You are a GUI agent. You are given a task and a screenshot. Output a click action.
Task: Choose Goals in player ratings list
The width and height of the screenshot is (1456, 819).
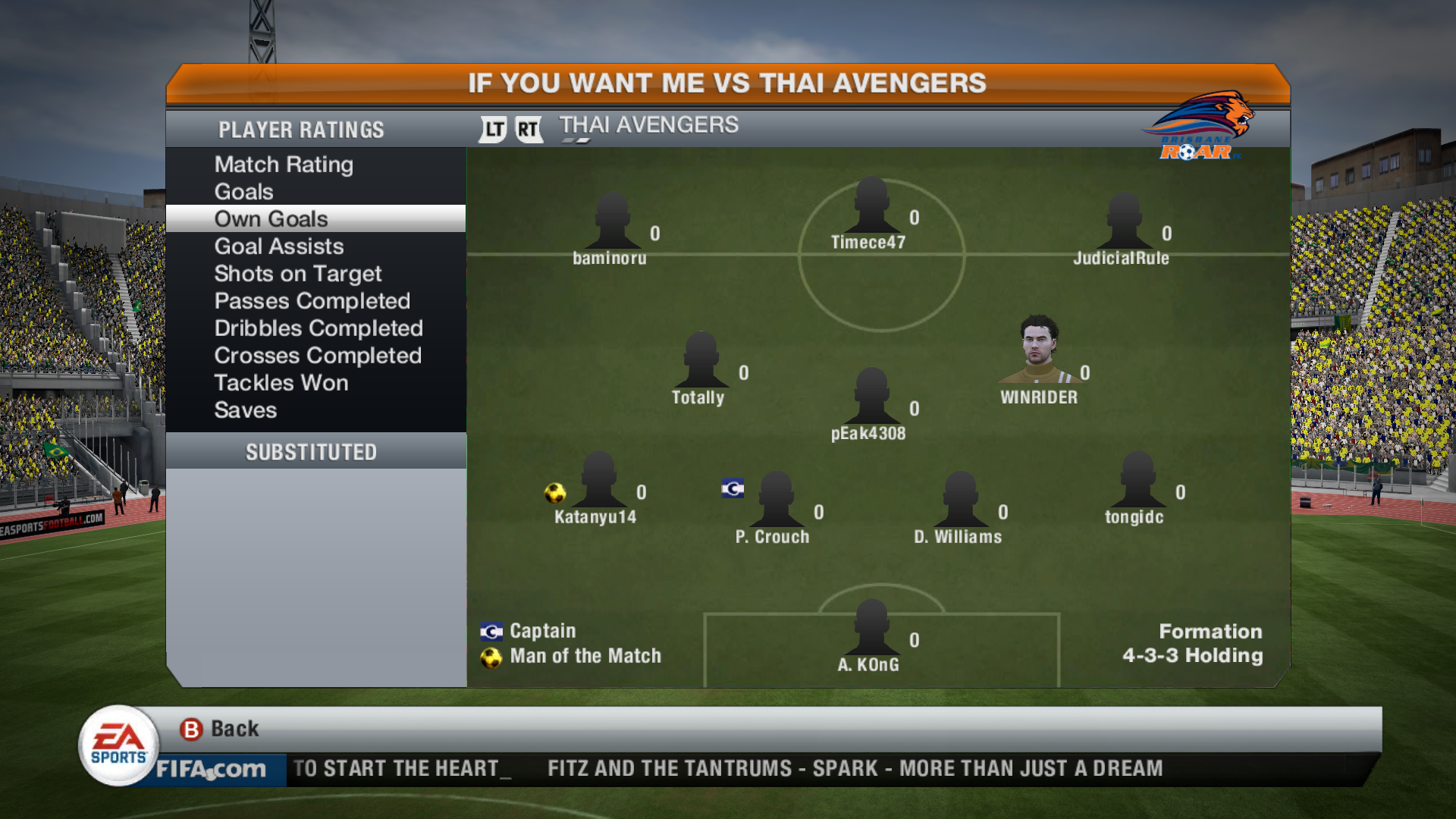243,192
